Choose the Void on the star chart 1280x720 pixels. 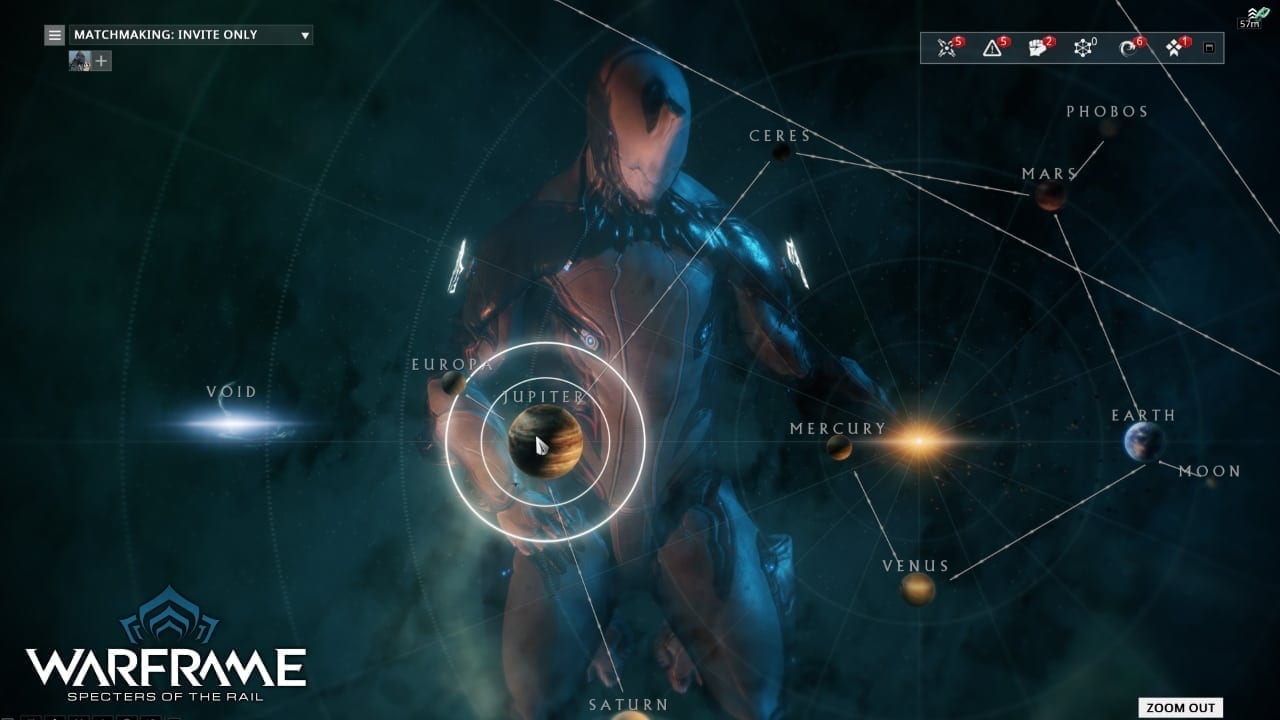233,424
